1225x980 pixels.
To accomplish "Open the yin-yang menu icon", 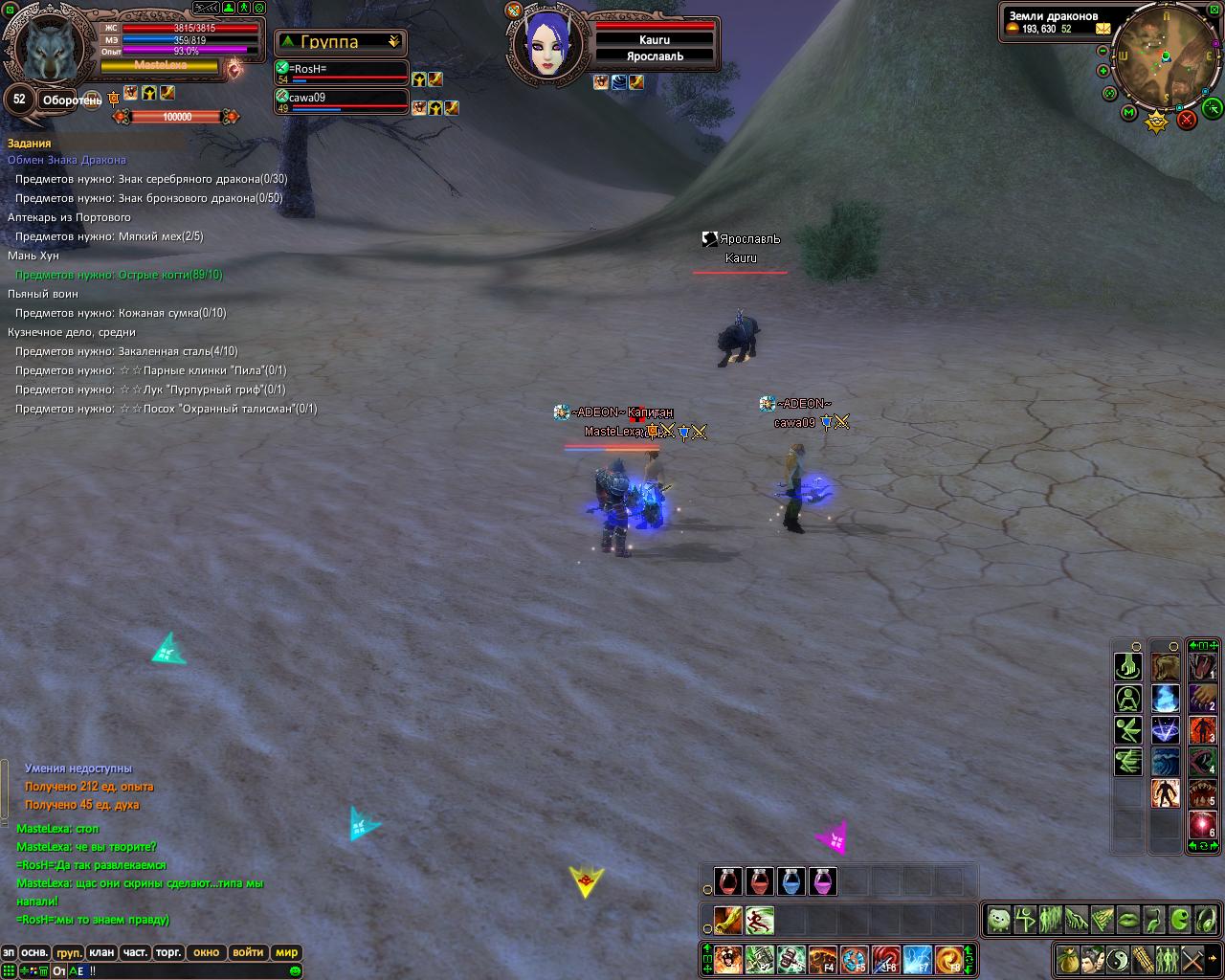I will click(x=1117, y=959).
